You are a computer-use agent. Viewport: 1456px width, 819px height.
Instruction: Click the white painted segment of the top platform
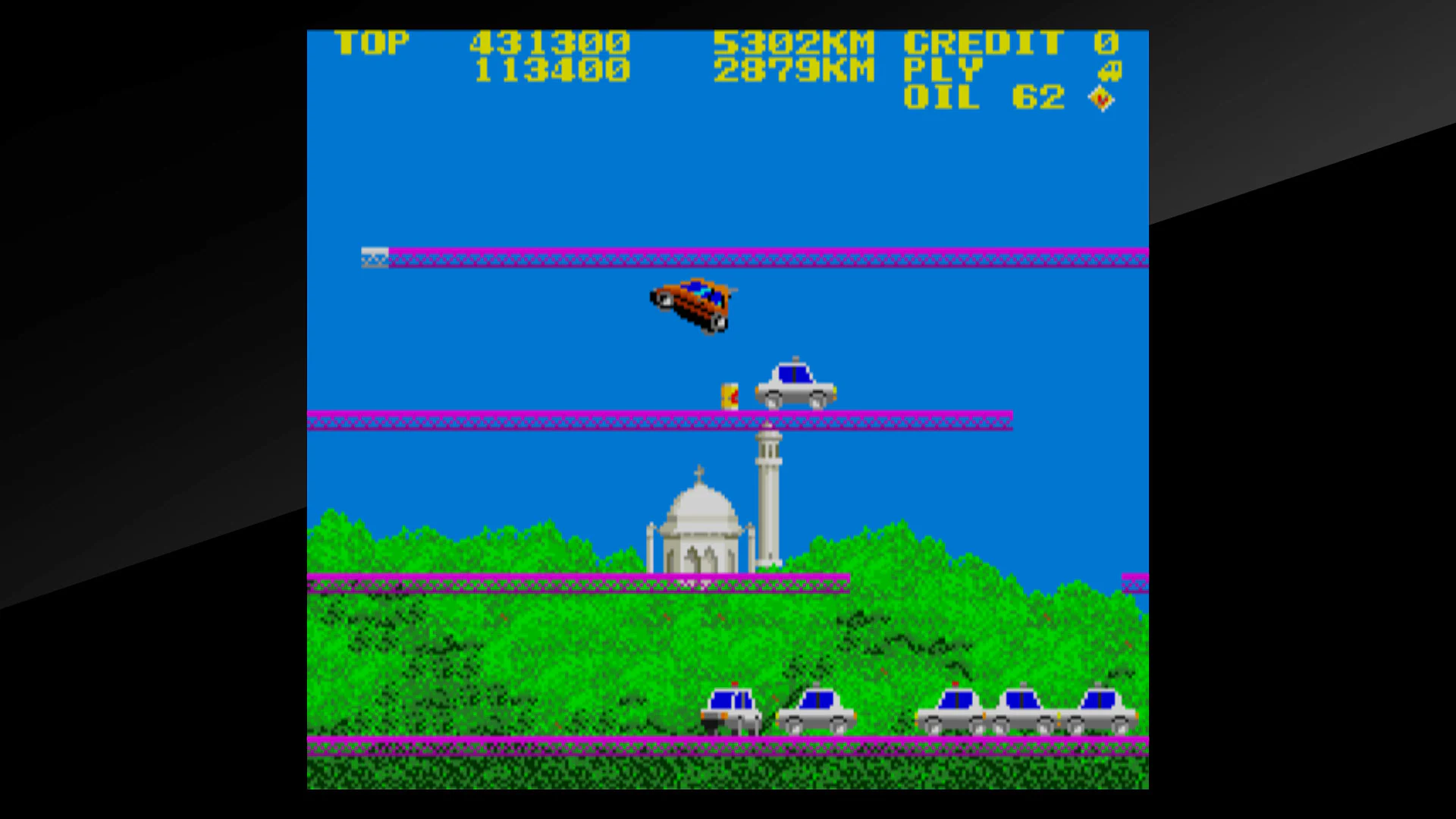click(373, 258)
